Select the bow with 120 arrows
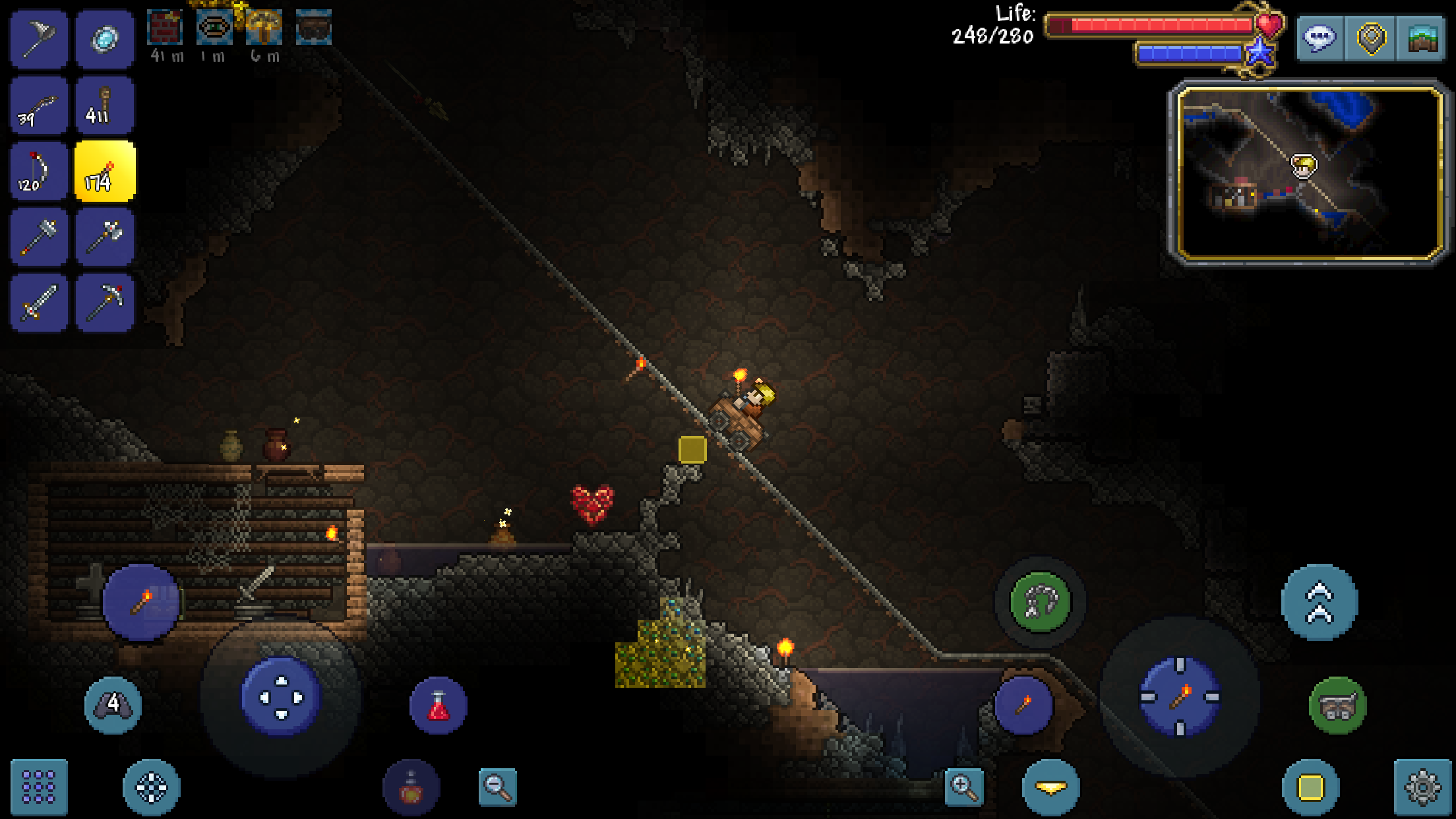Image resolution: width=1456 pixels, height=819 pixels. tap(38, 169)
